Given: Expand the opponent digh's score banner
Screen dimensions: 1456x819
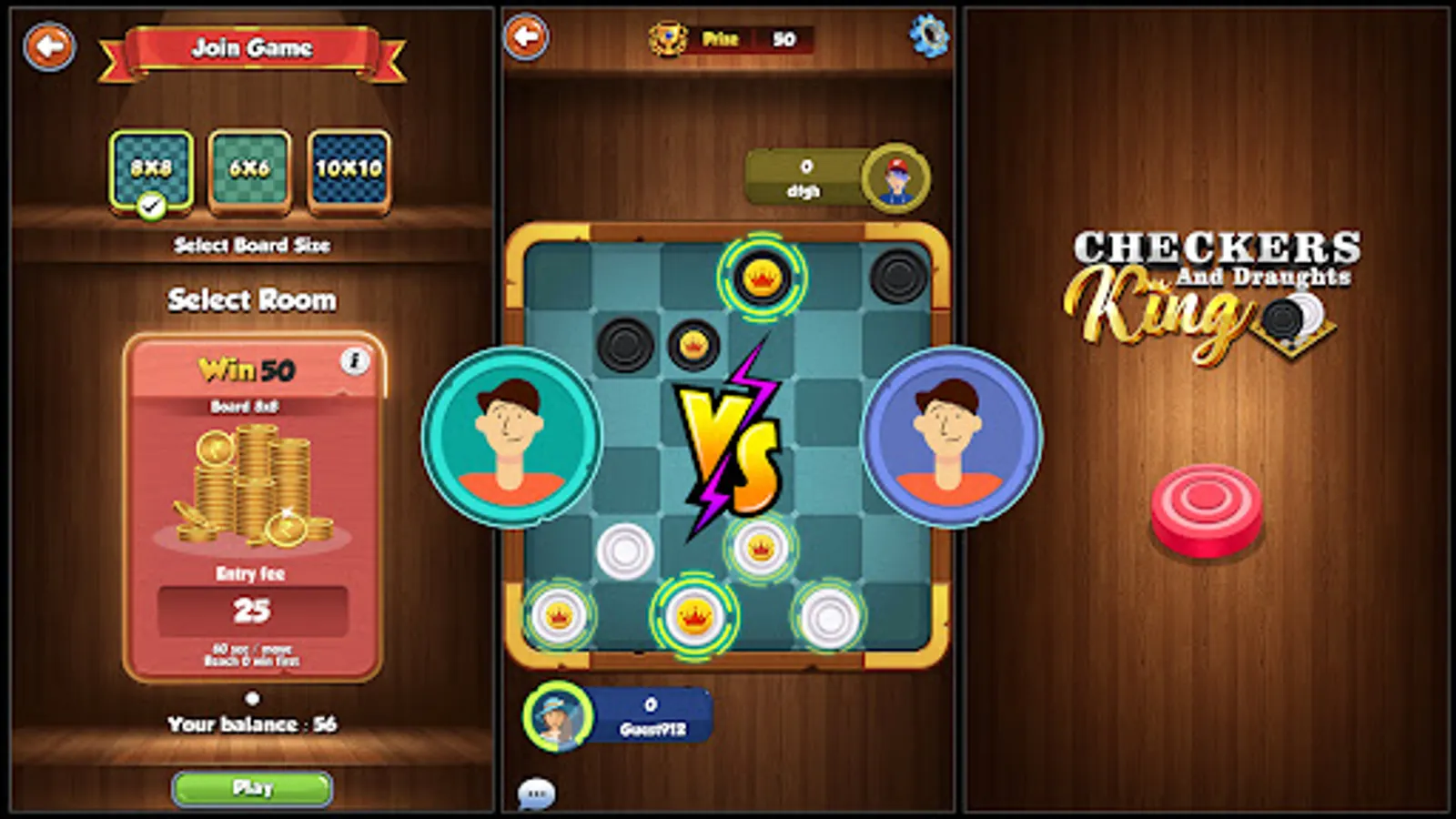Looking at the screenshot, I should pos(806,176).
